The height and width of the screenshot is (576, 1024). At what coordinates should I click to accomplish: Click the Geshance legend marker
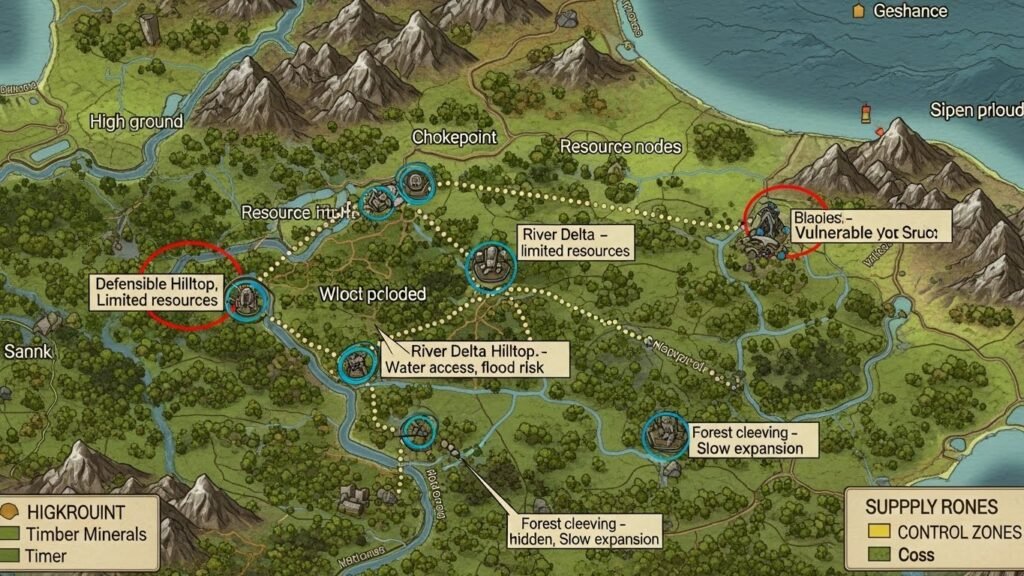(857, 11)
